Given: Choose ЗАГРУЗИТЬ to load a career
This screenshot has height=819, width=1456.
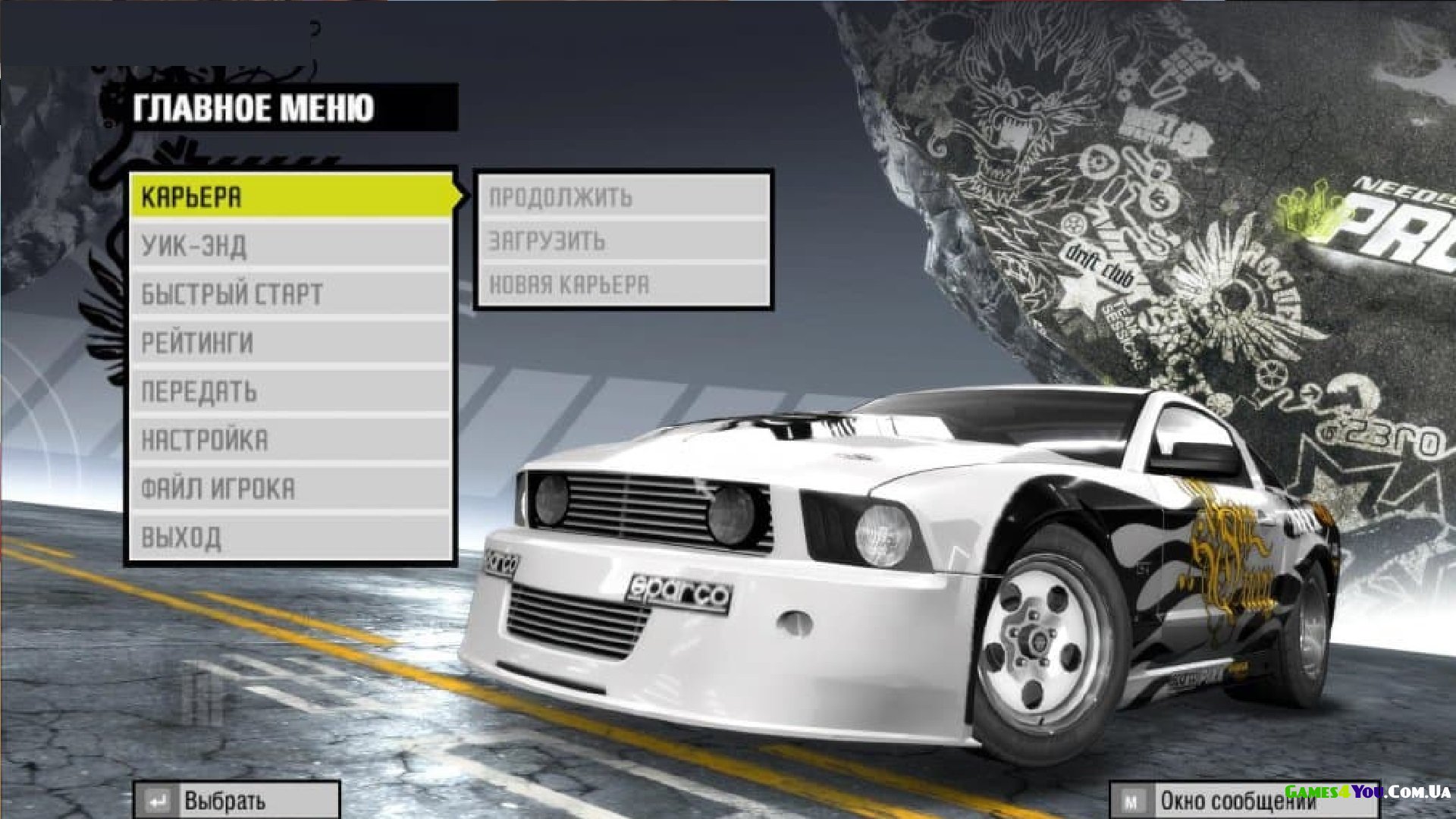Looking at the screenshot, I should 622,241.
